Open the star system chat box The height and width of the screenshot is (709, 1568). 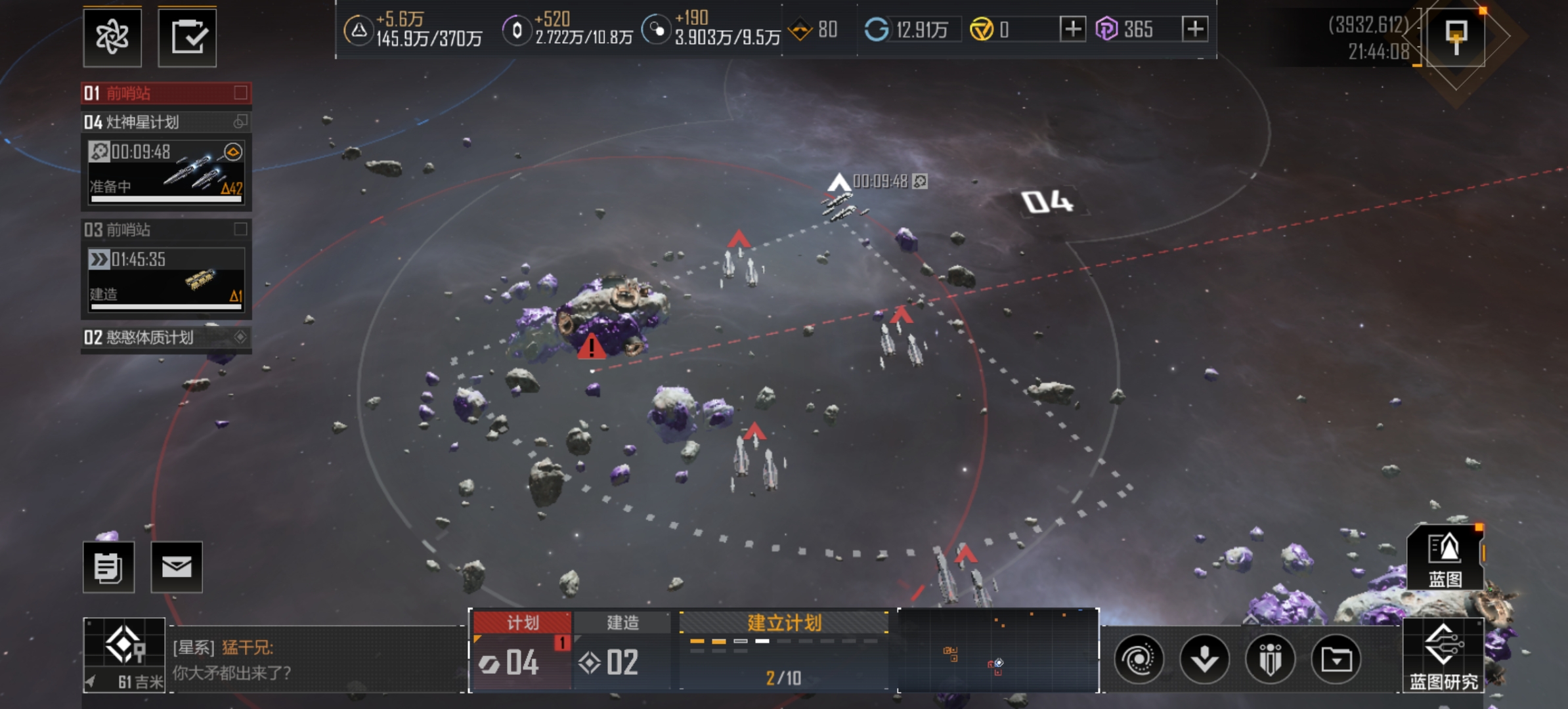point(315,660)
